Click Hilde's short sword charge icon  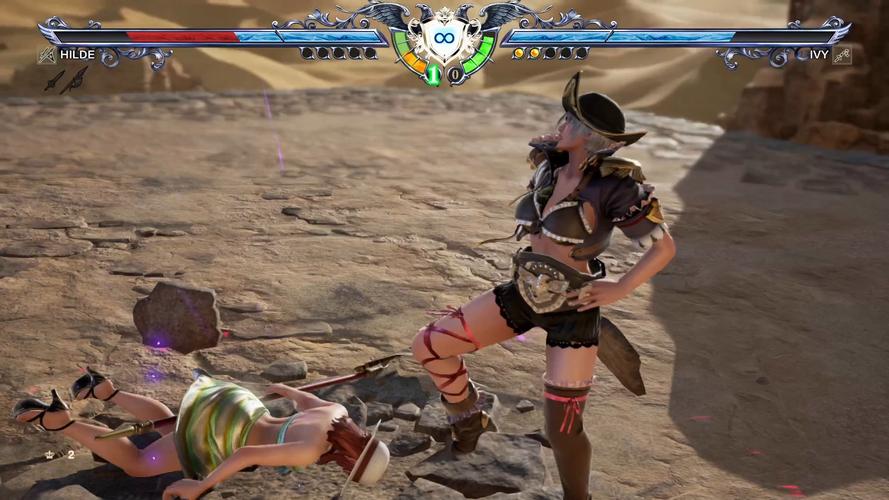point(53,81)
